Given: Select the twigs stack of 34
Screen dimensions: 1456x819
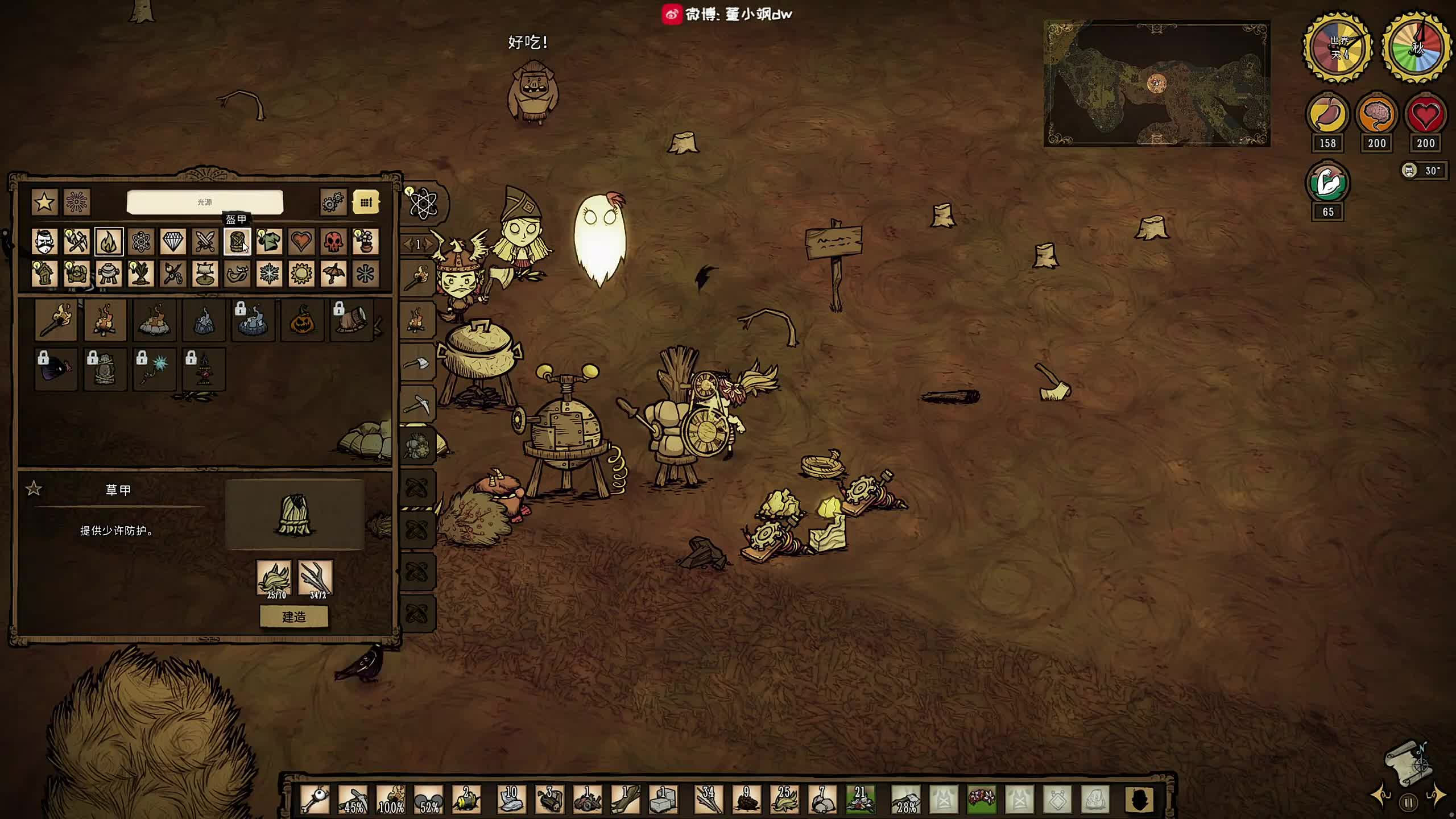Looking at the screenshot, I should pos(708,799).
